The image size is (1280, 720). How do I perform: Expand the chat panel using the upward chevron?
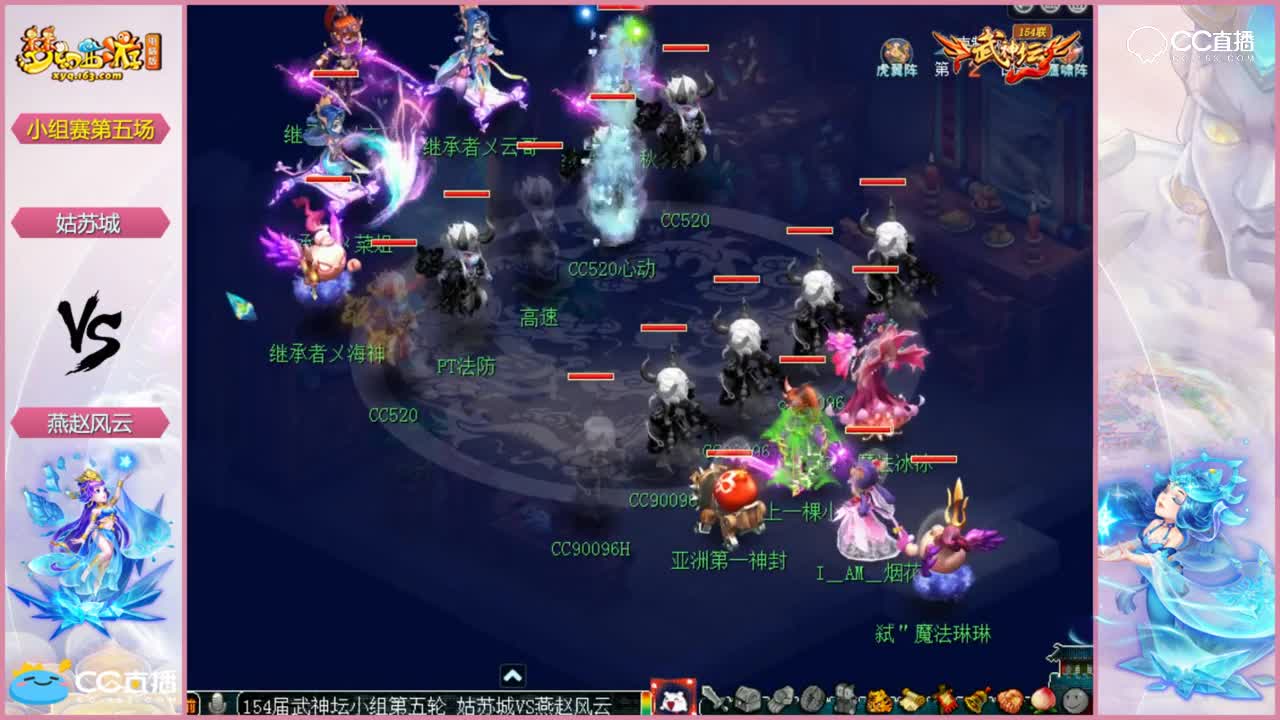pyautogui.click(x=515, y=674)
